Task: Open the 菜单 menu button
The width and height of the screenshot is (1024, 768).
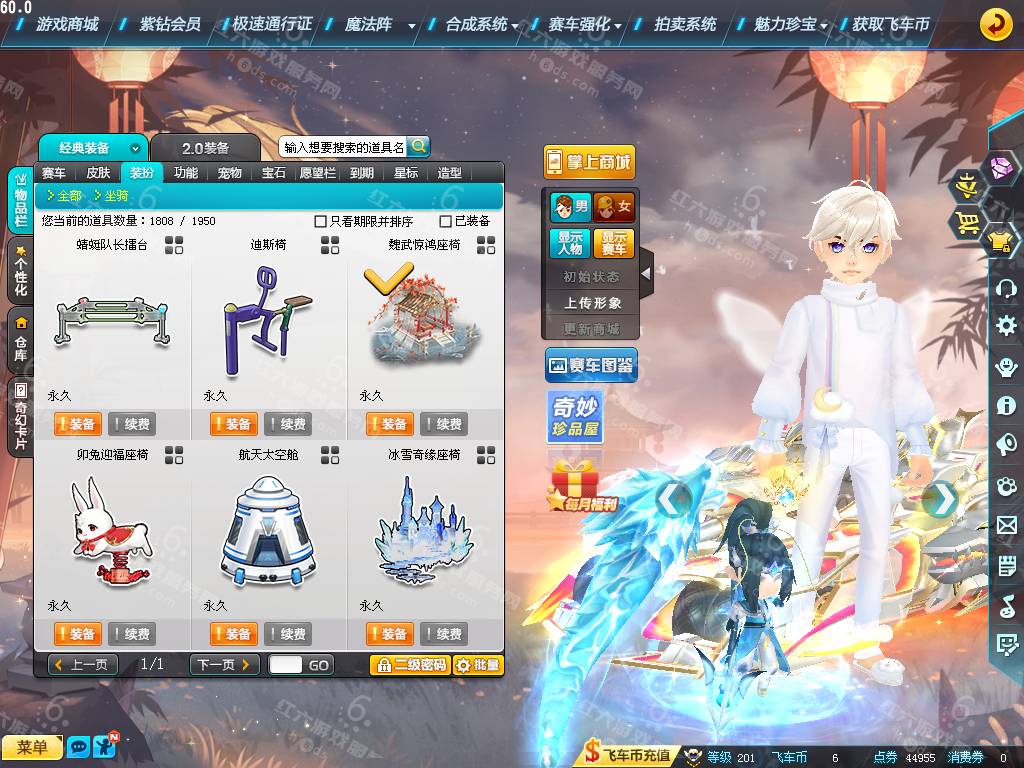Action: pos(32,747)
